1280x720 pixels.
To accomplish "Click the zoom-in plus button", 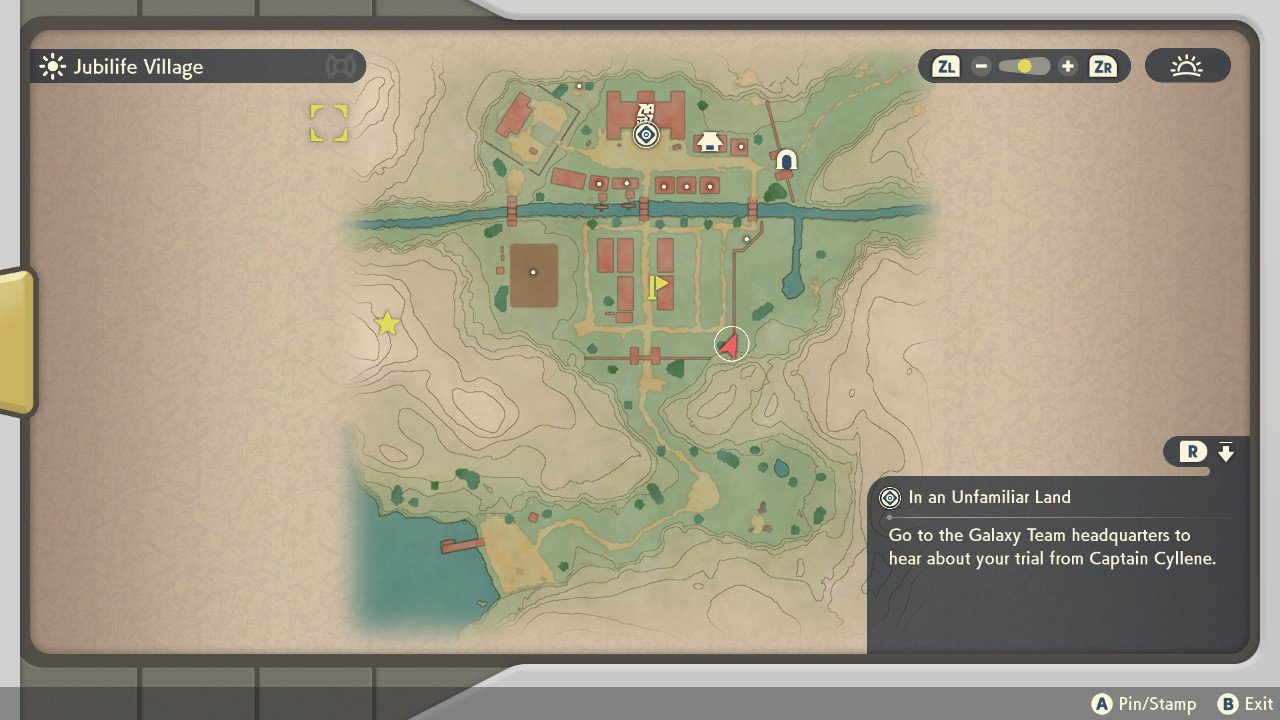I will click(x=1068, y=67).
